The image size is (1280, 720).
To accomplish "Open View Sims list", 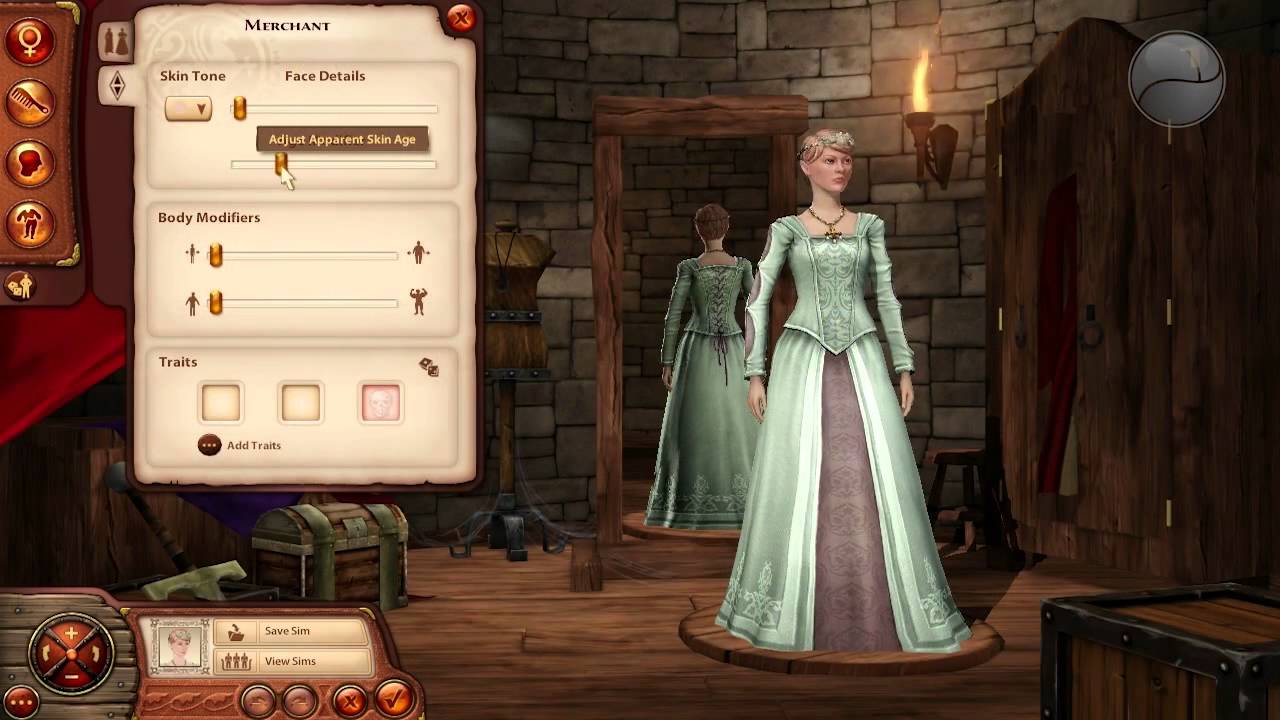I will click(290, 661).
